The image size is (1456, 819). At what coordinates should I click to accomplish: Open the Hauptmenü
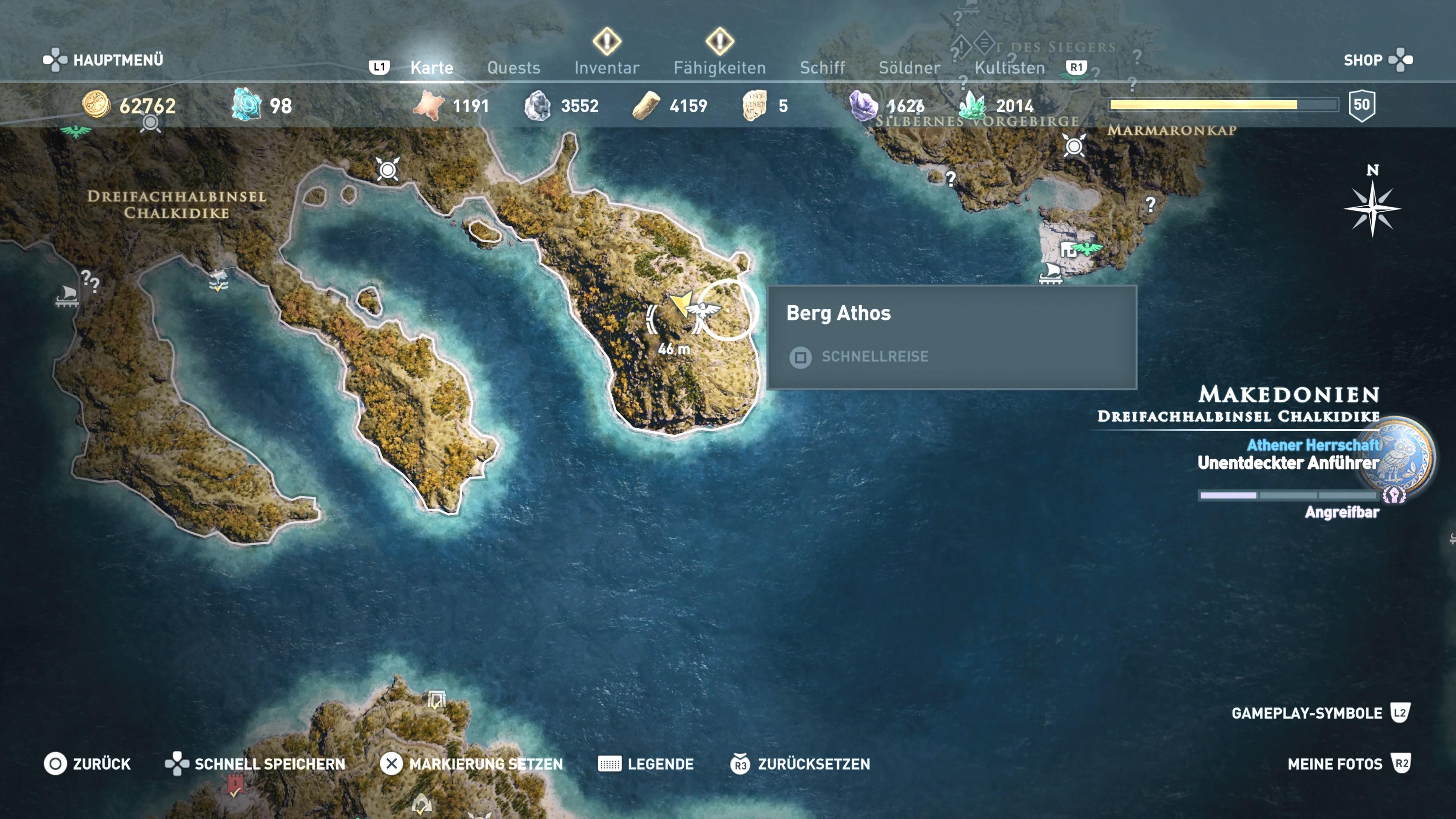tap(104, 60)
